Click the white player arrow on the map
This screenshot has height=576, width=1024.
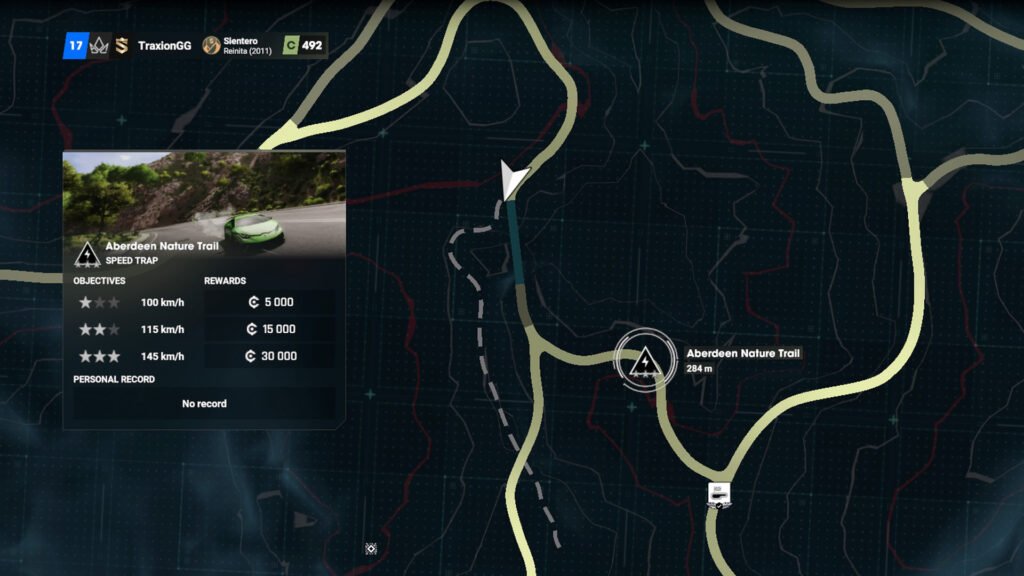point(514,179)
